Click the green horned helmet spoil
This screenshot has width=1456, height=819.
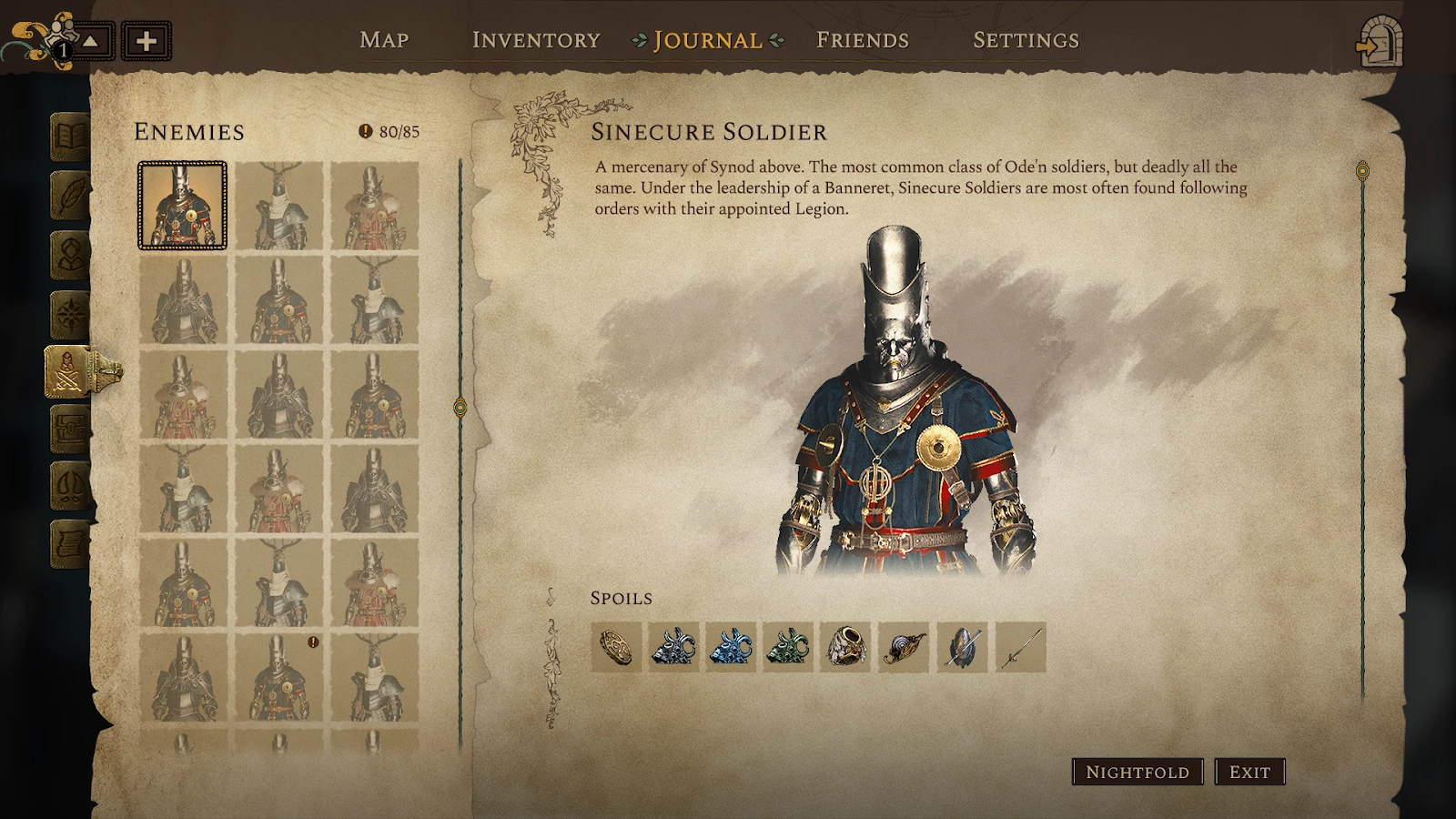point(787,647)
